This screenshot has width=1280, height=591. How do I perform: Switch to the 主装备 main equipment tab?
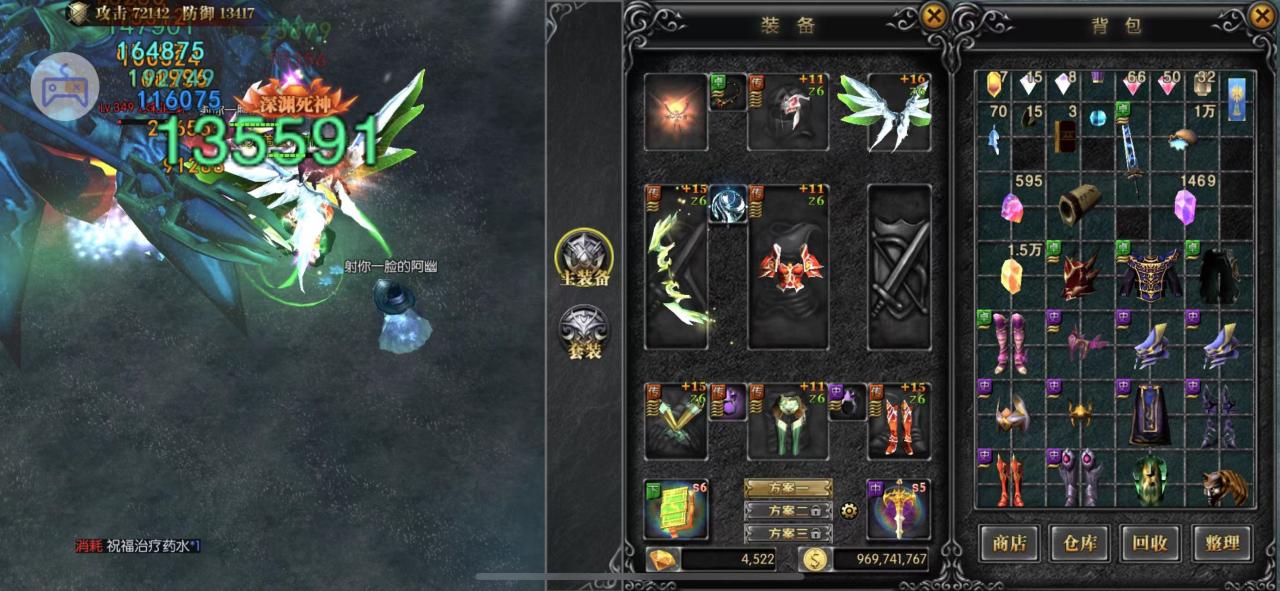coord(585,257)
